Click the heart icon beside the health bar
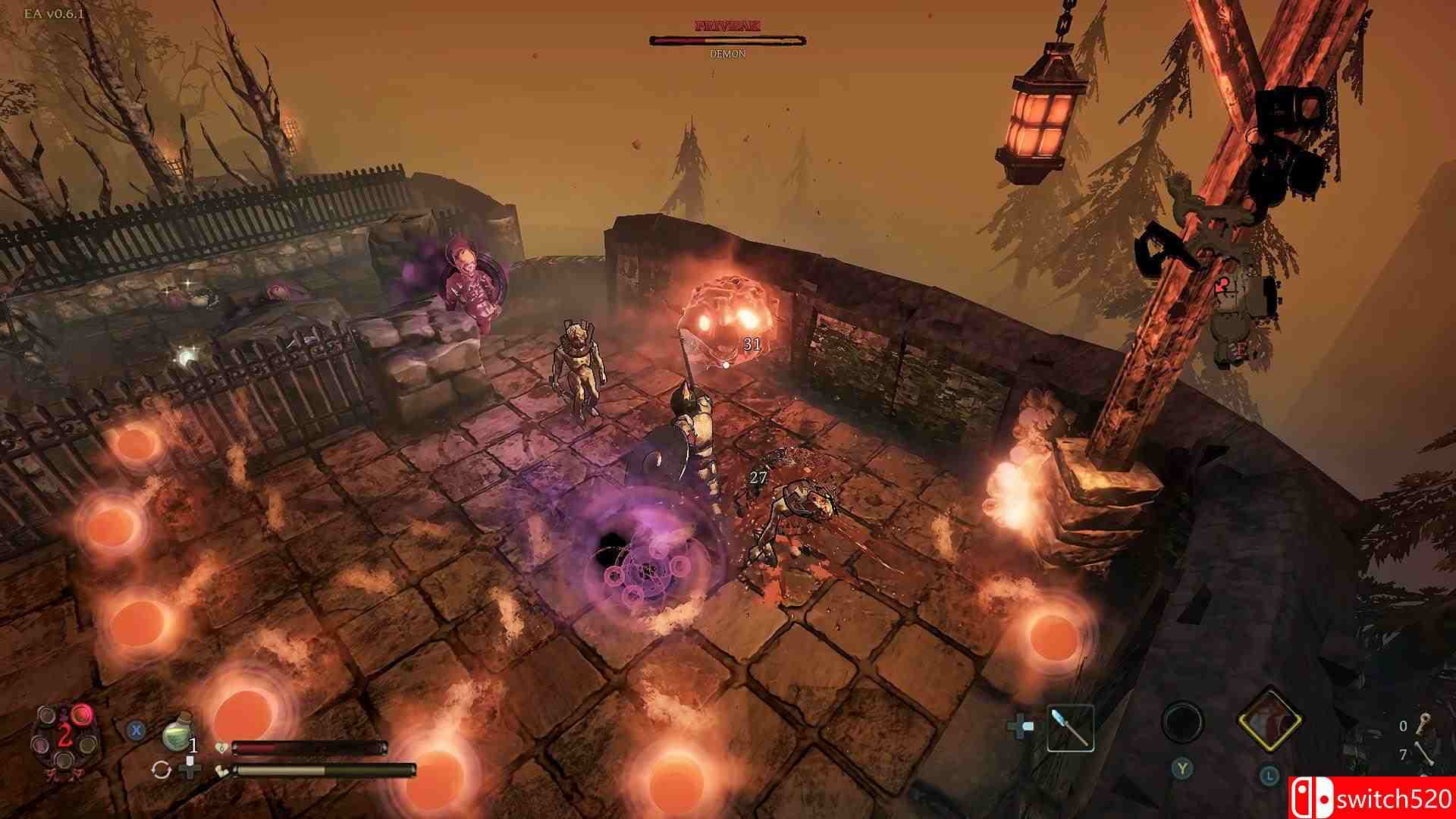 click(221, 747)
